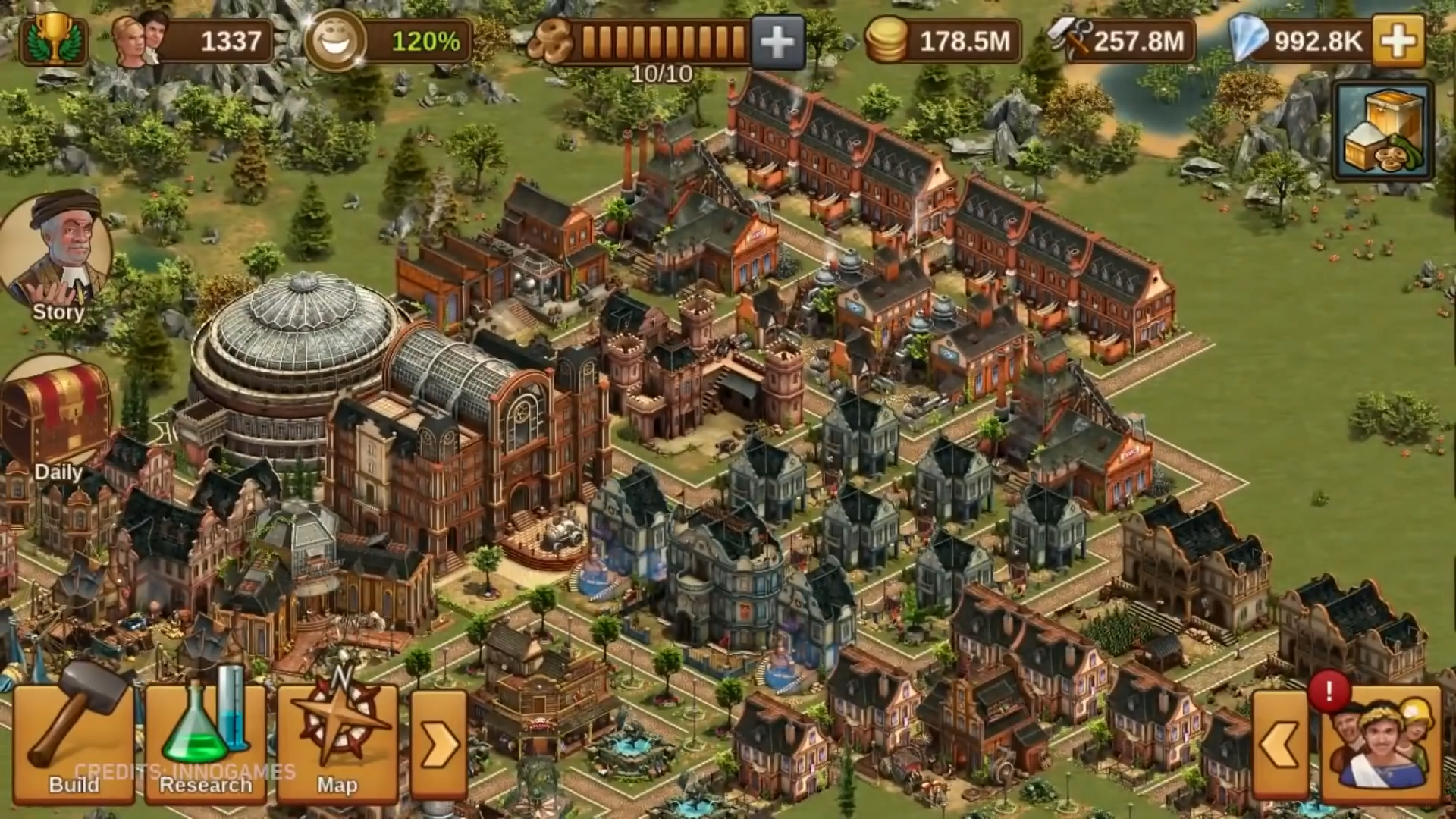1456x819 pixels.
Task: Open the social friends panel portrait
Action: point(1382,743)
